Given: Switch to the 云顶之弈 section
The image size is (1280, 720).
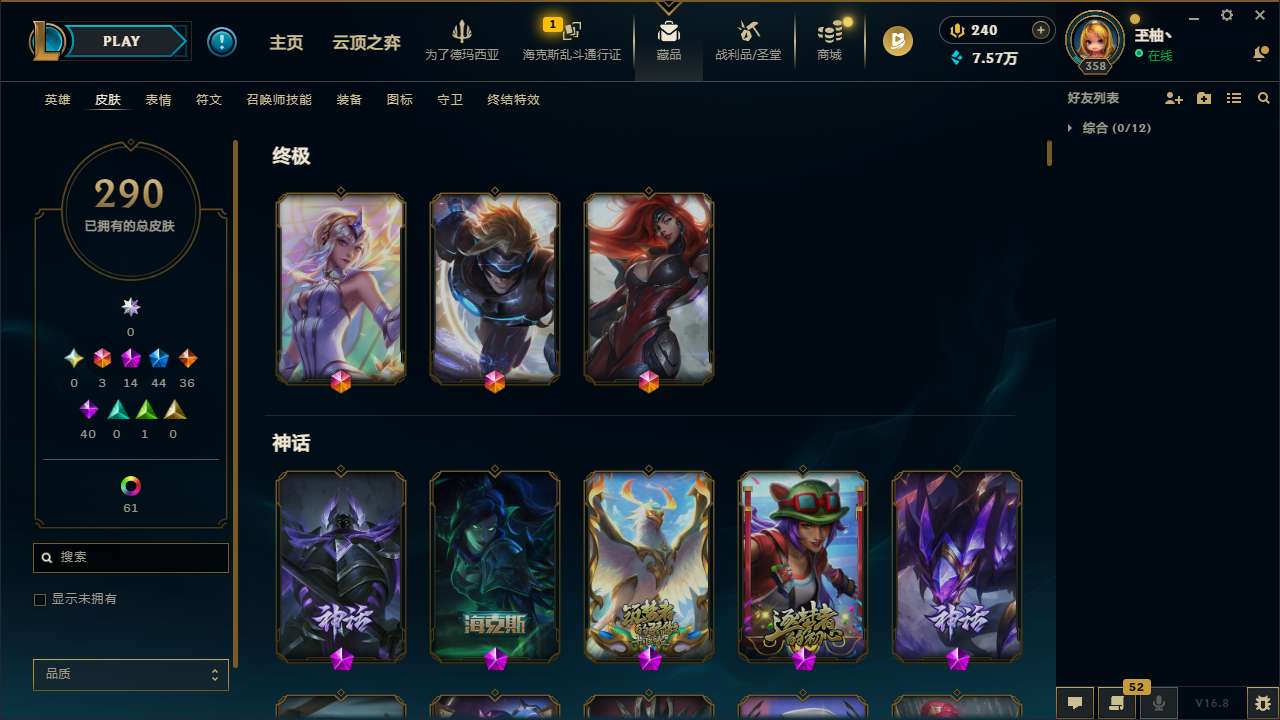Looking at the screenshot, I should click(365, 42).
